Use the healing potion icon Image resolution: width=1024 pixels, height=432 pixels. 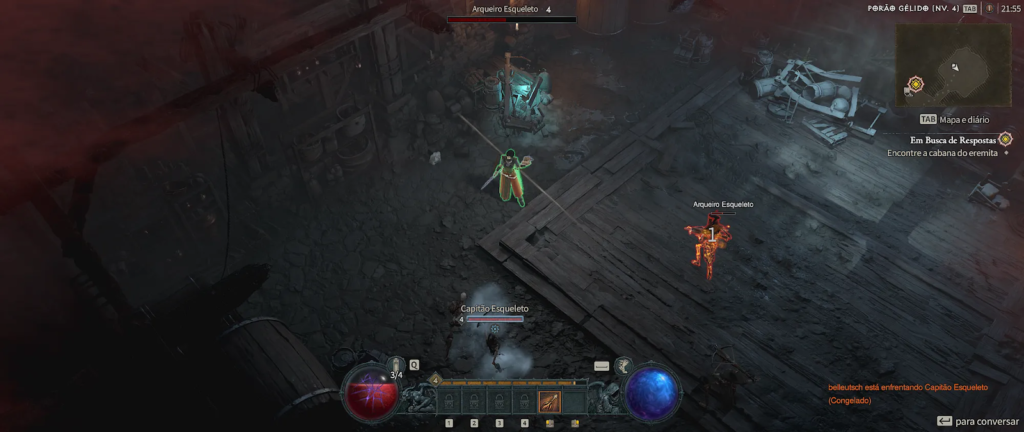(x=396, y=365)
